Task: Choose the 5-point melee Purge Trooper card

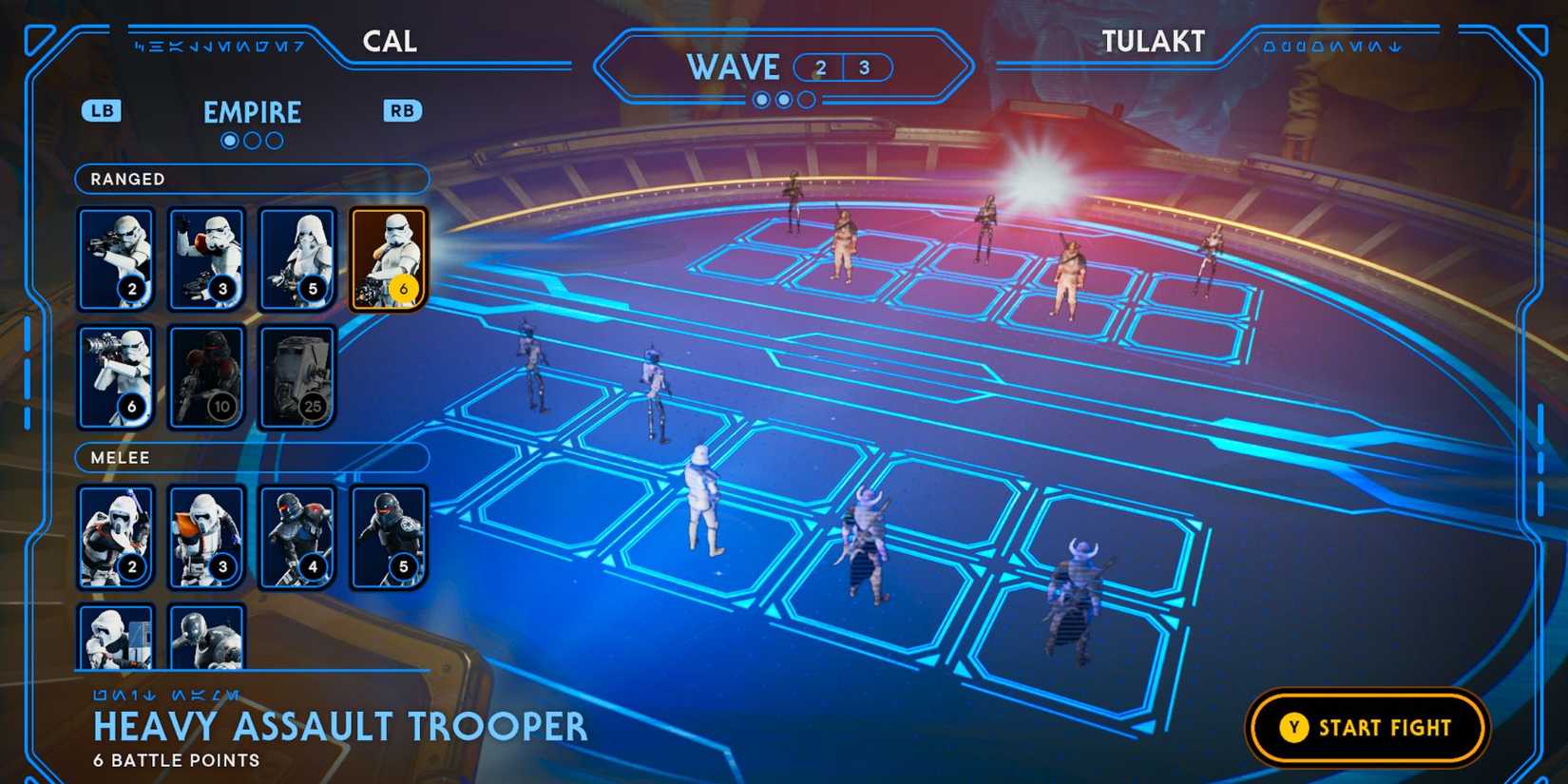Action: 388,537
